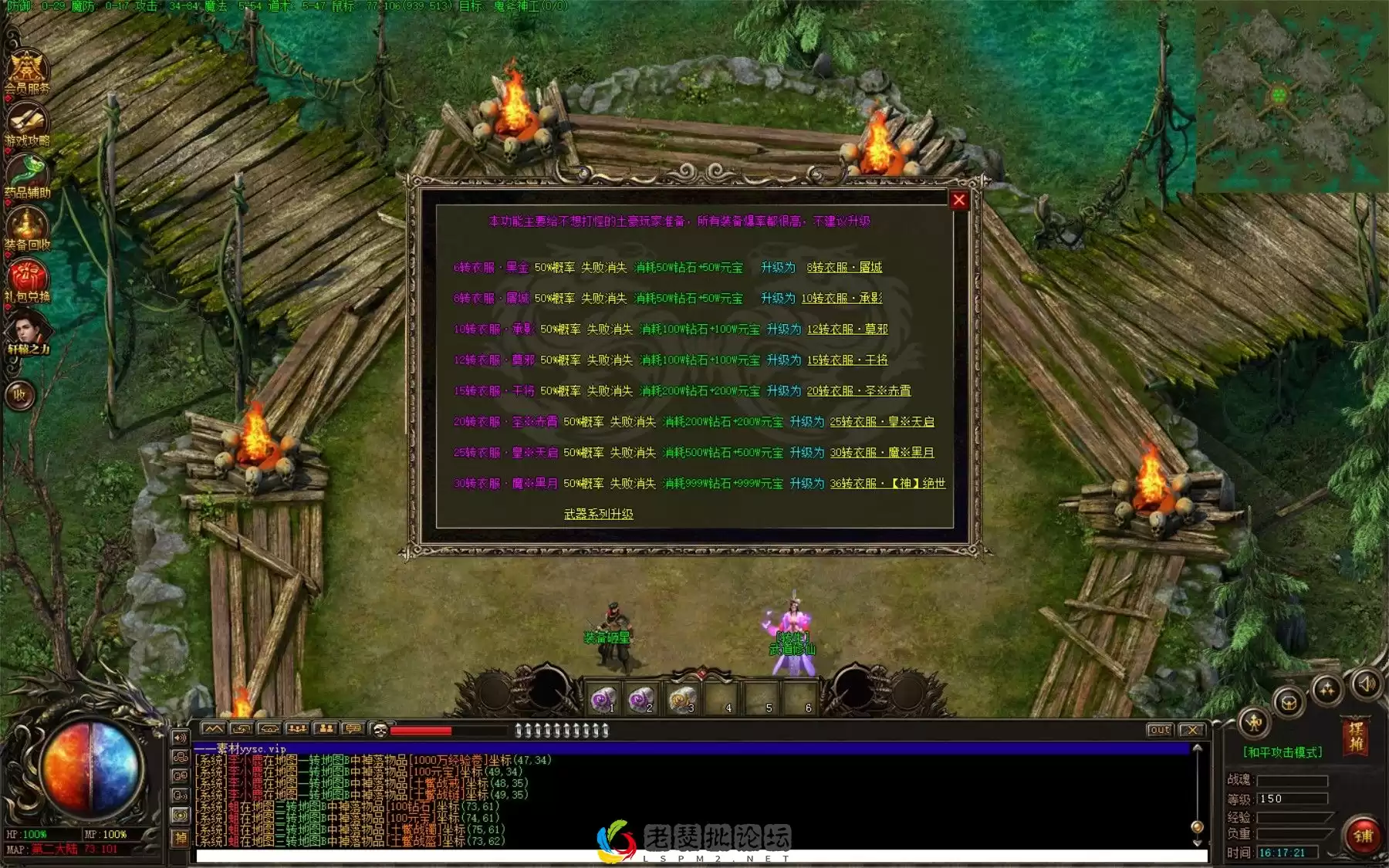
Task: Open the 摆摊 stall banner button
Action: pos(1355,735)
